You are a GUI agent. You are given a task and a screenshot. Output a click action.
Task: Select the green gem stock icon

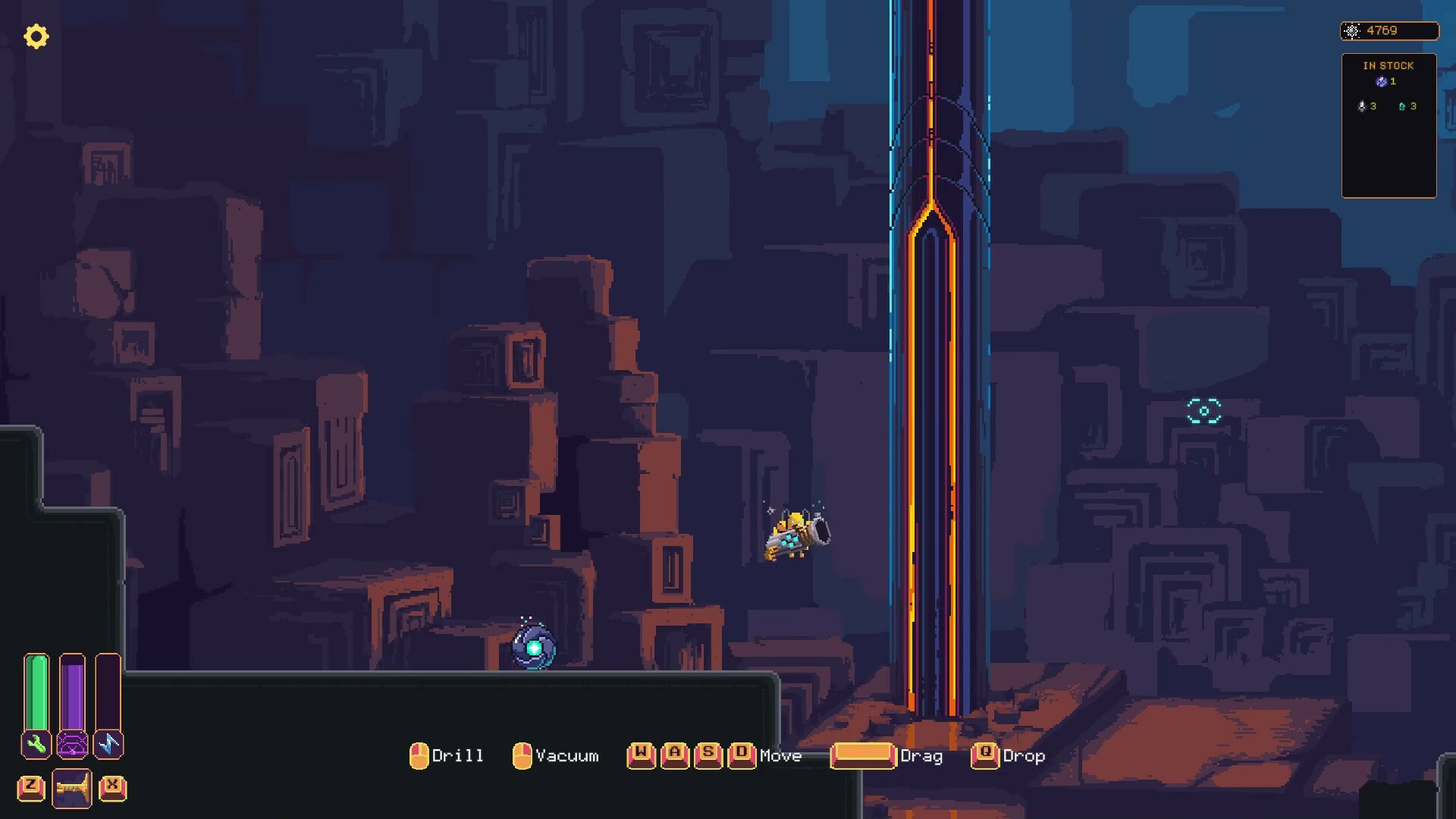[1403, 106]
